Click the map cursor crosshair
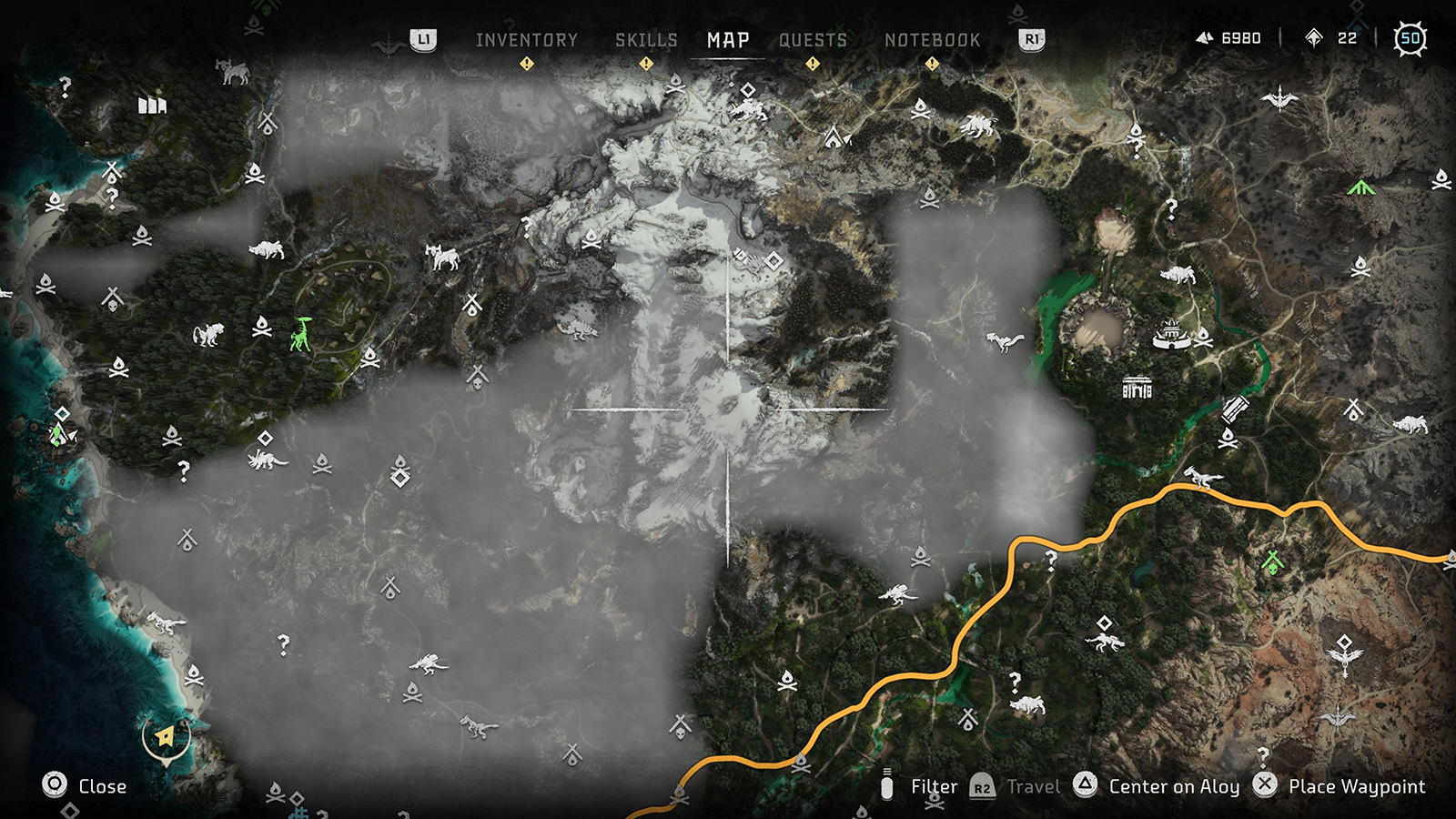Viewport: 1456px width, 819px height. 728,411
